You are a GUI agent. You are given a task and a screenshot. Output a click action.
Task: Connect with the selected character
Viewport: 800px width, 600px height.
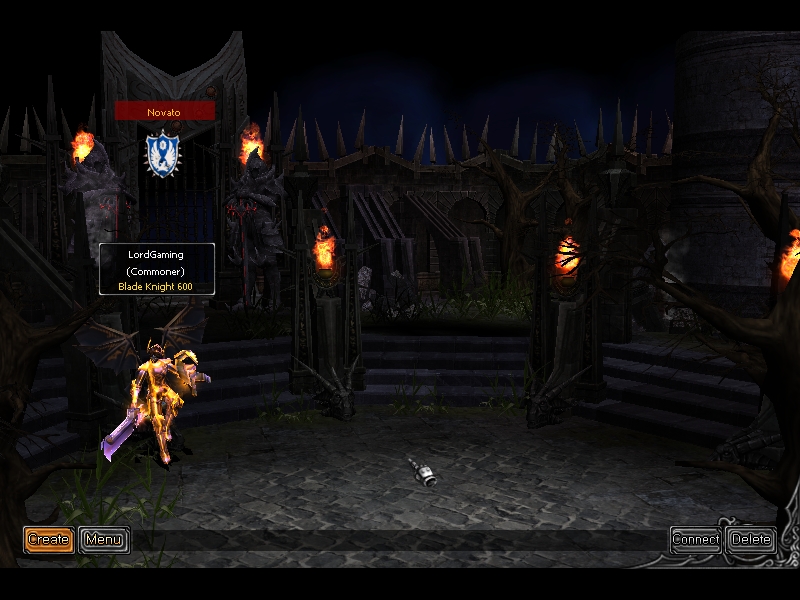[x=695, y=540]
